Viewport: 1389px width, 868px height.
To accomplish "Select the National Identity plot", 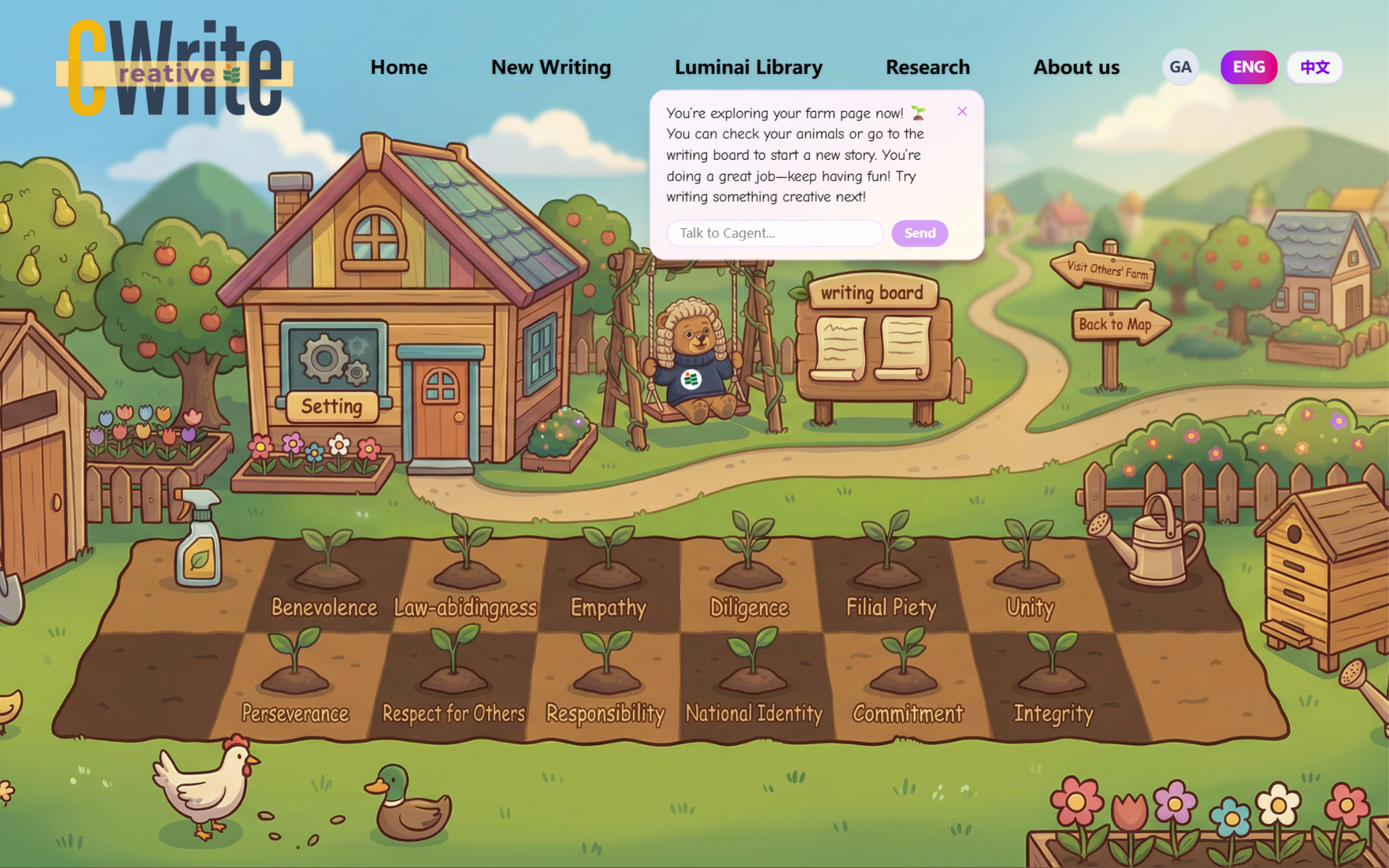I will [x=753, y=677].
